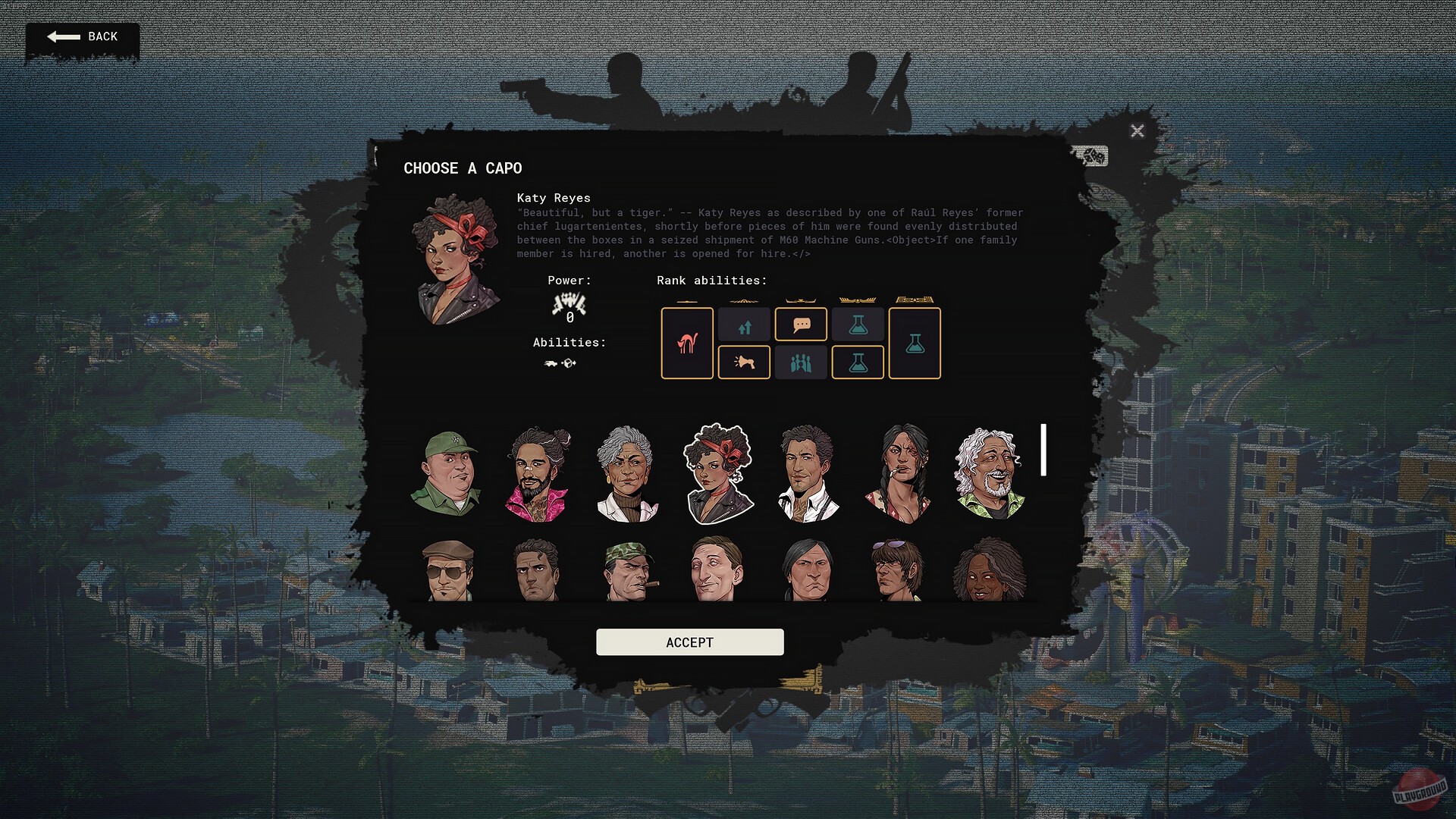The image size is (1456, 819).
Task: Select the black cat rank ability
Action: click(x=687, y=343)
